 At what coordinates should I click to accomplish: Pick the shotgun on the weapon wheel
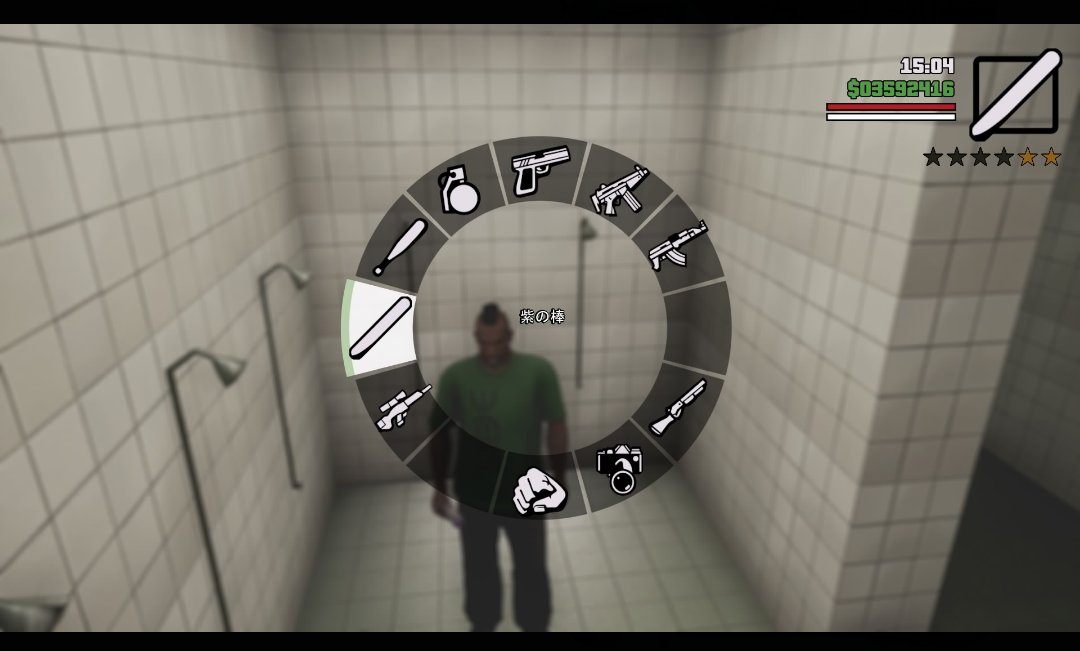click(678, 407)
